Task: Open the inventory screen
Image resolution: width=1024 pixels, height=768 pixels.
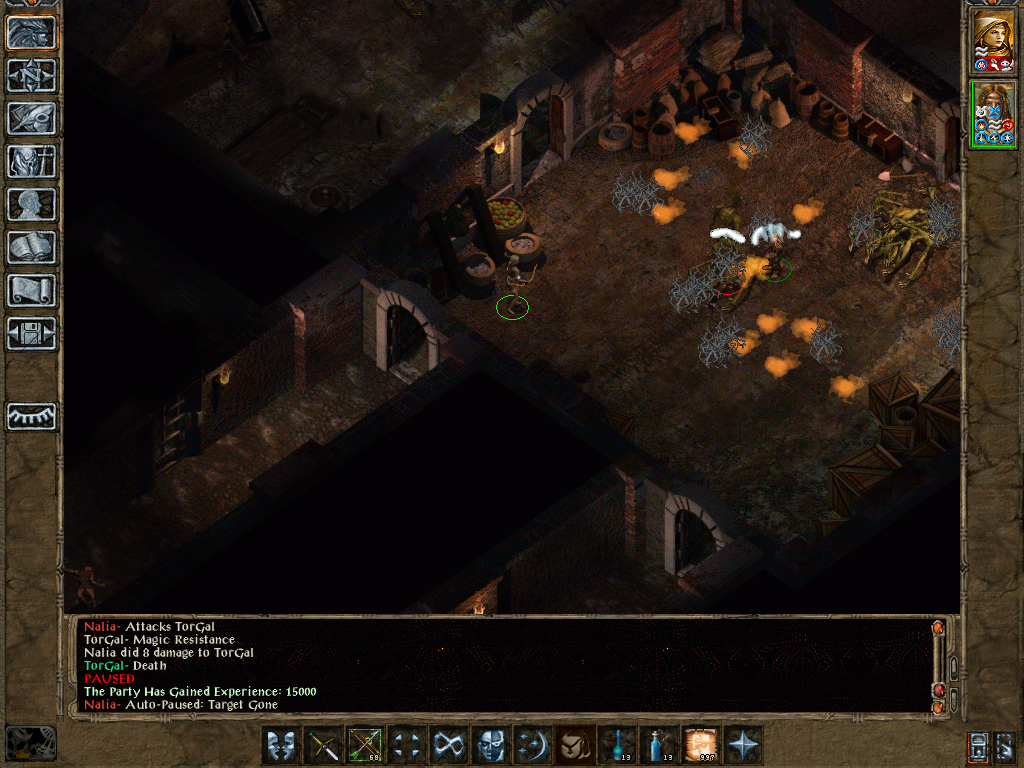Action: (32, 161)
